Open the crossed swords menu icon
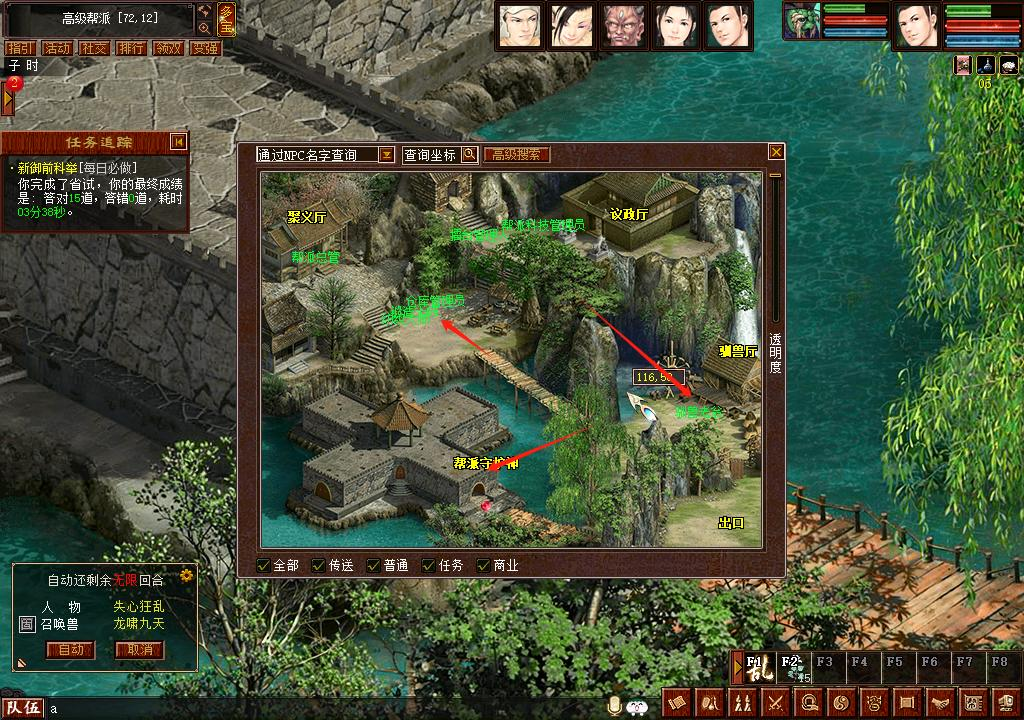The height and width of the screenshot is (720, 1024). 775,703
